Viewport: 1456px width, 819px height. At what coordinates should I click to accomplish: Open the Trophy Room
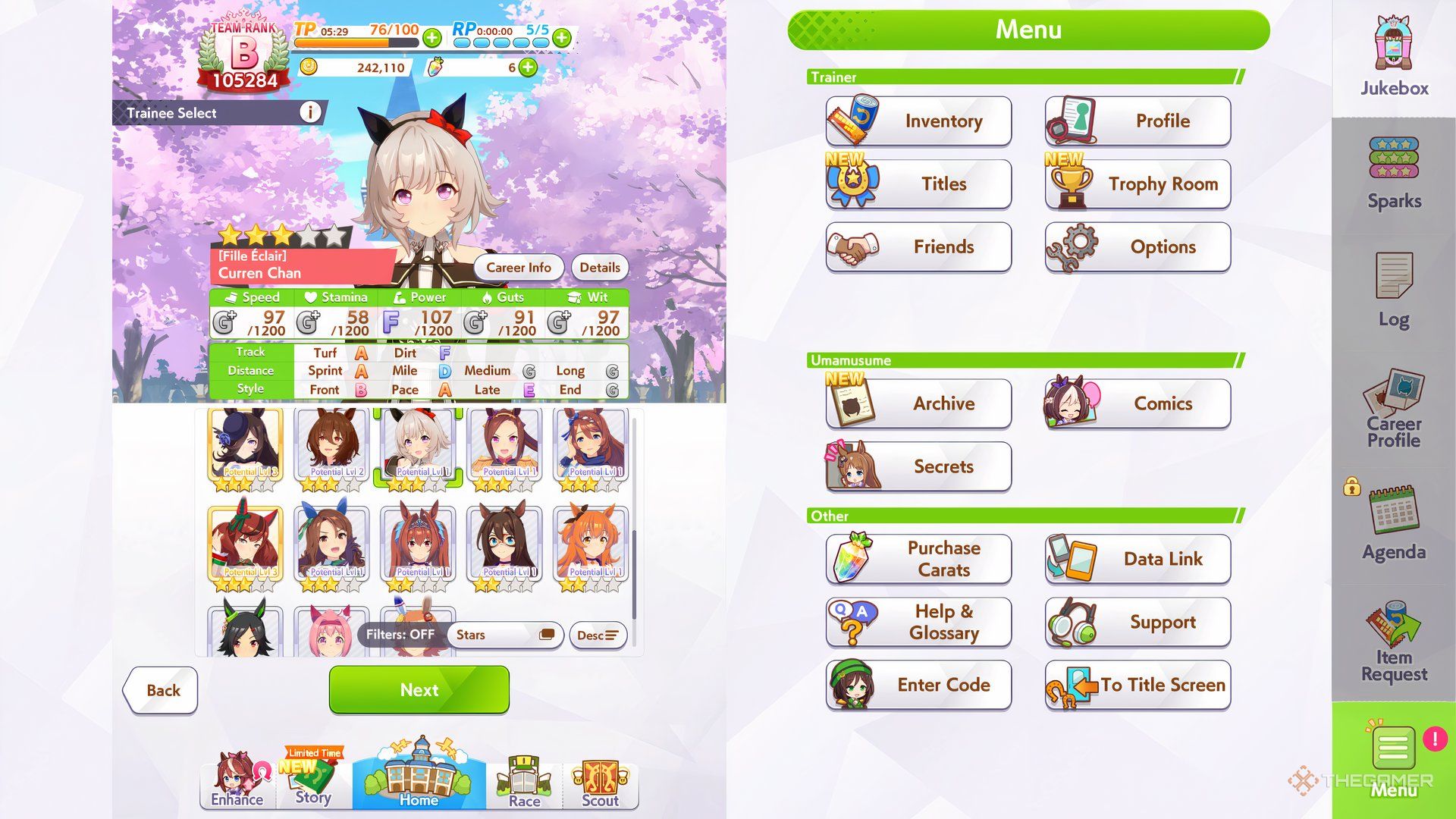pyautogui.click(x=1137, y=184)
